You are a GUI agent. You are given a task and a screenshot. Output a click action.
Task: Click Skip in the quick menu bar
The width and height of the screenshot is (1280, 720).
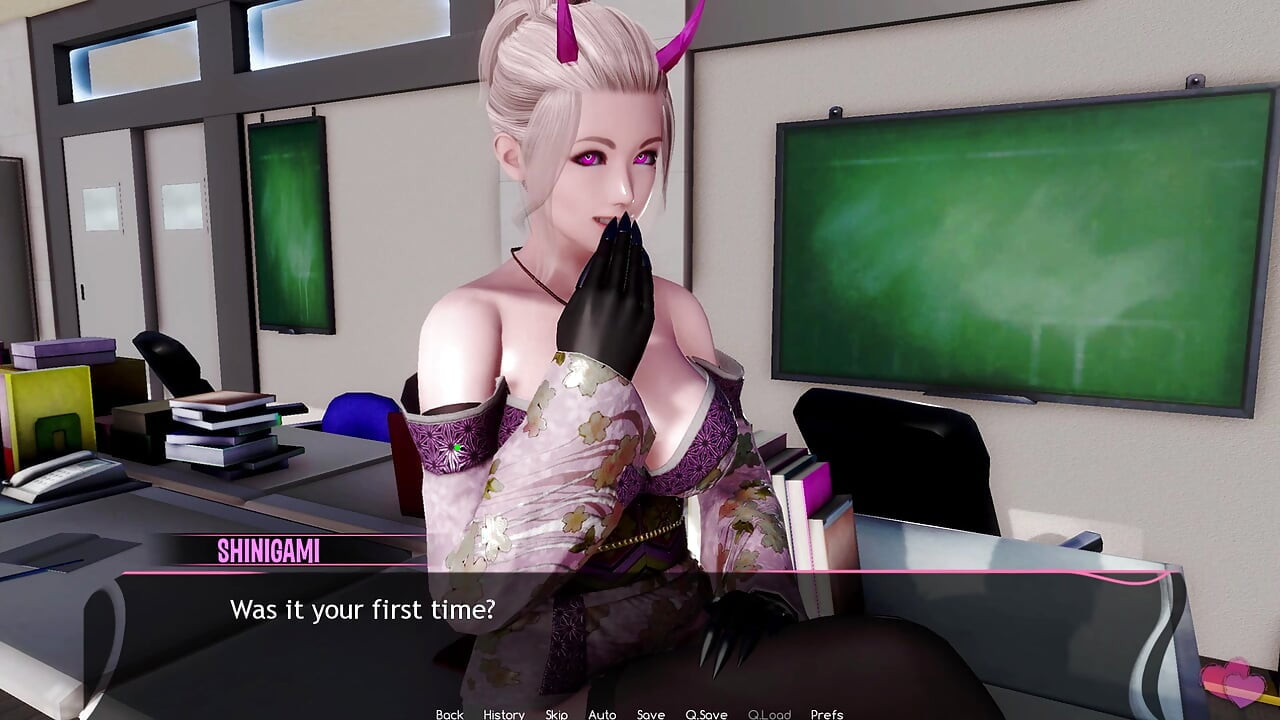click(x=556, y=715)
